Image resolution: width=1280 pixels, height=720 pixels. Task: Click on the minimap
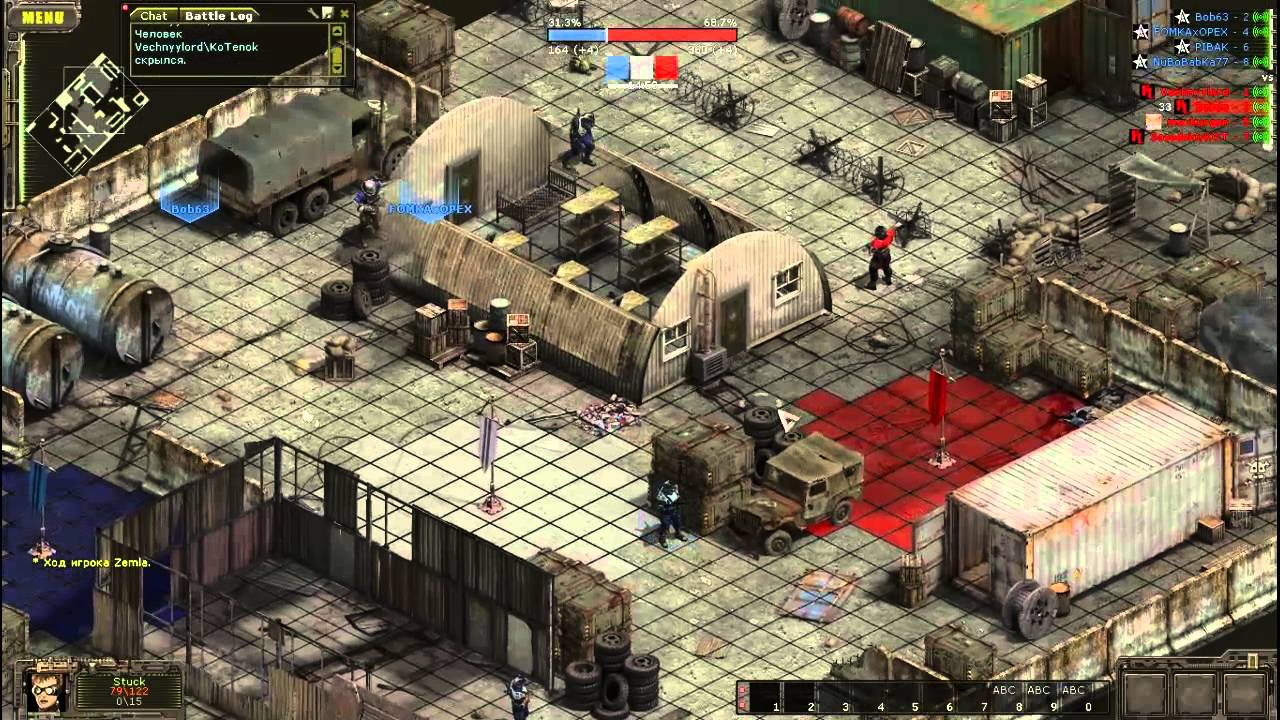pos(87,110)
